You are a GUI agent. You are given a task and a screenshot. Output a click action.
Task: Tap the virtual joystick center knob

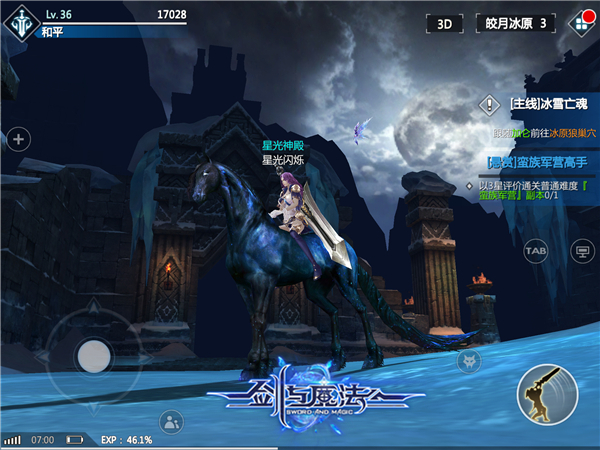click(94, 356)
